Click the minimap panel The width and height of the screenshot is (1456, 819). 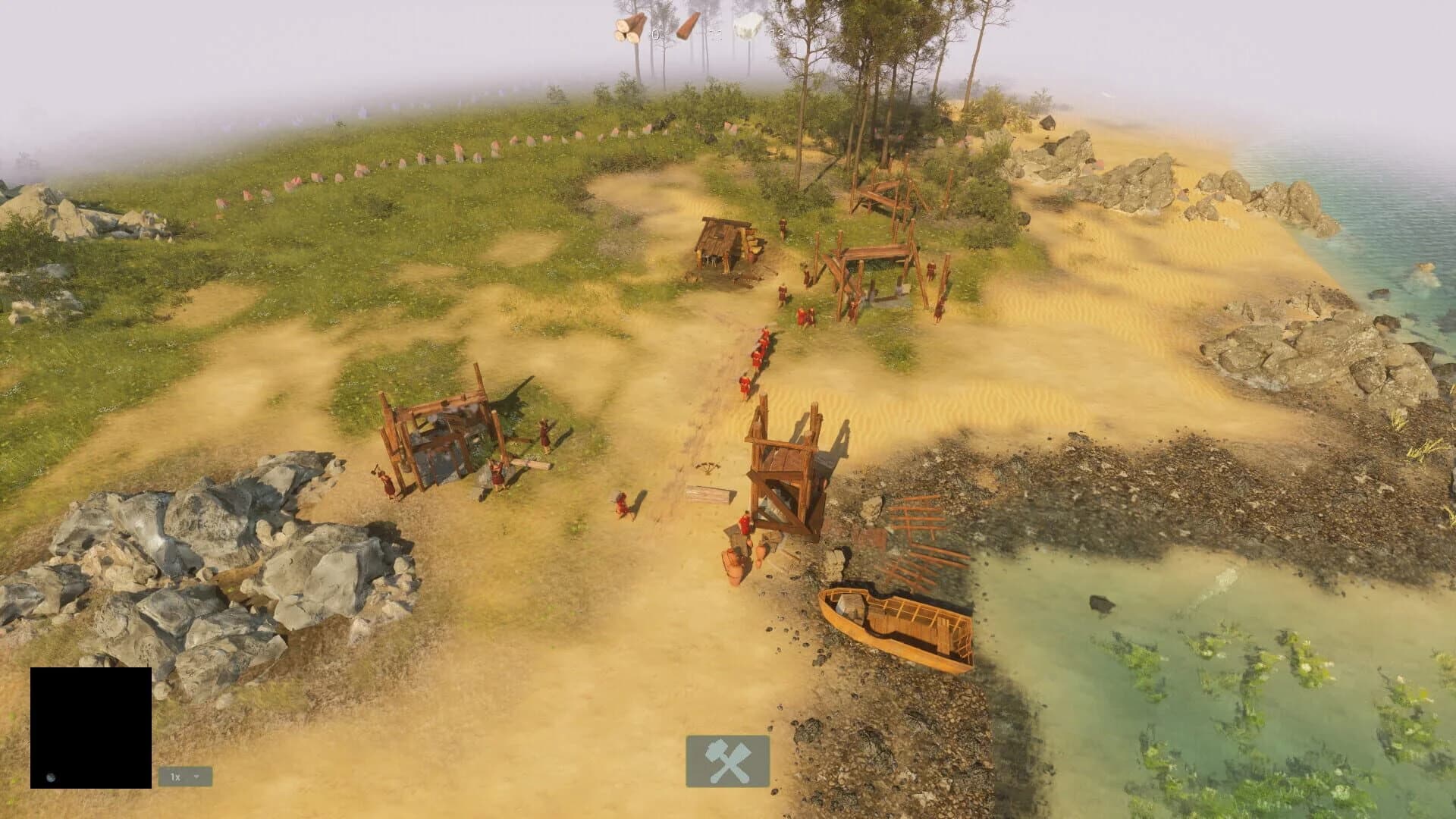click(91, 728)
